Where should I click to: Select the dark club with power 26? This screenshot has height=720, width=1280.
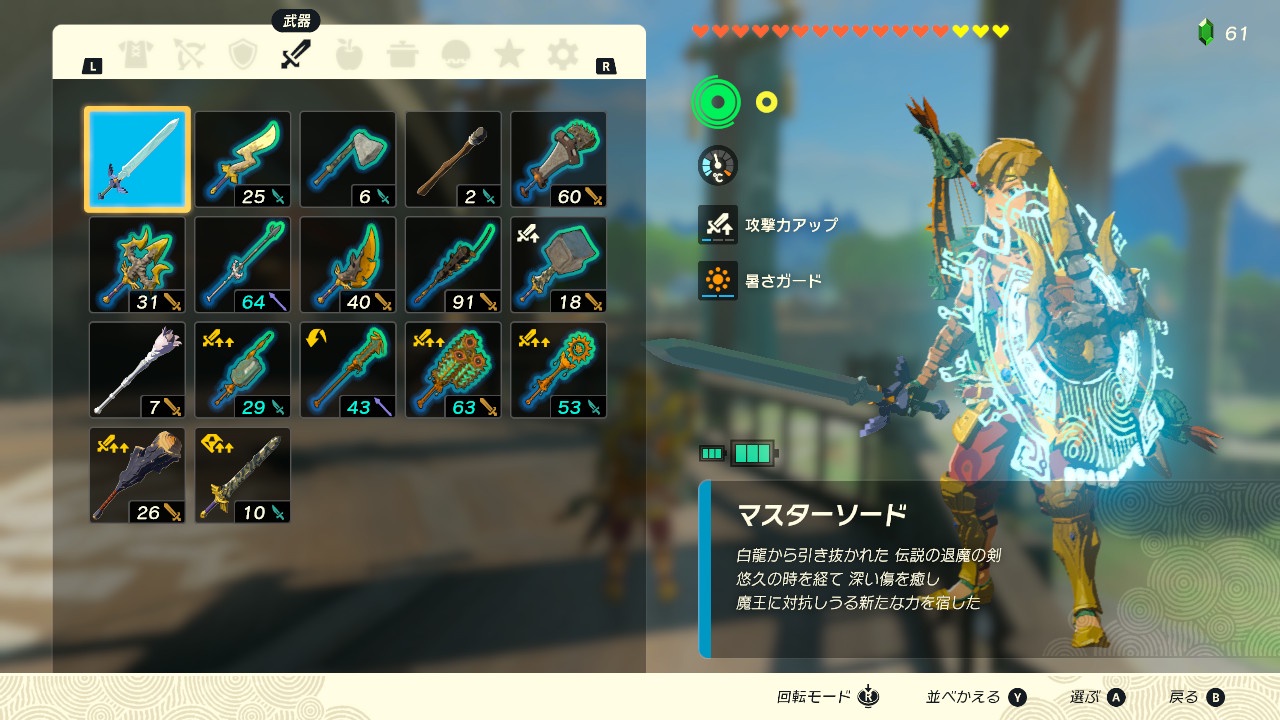pyautogui.click(x=137, y=475)
